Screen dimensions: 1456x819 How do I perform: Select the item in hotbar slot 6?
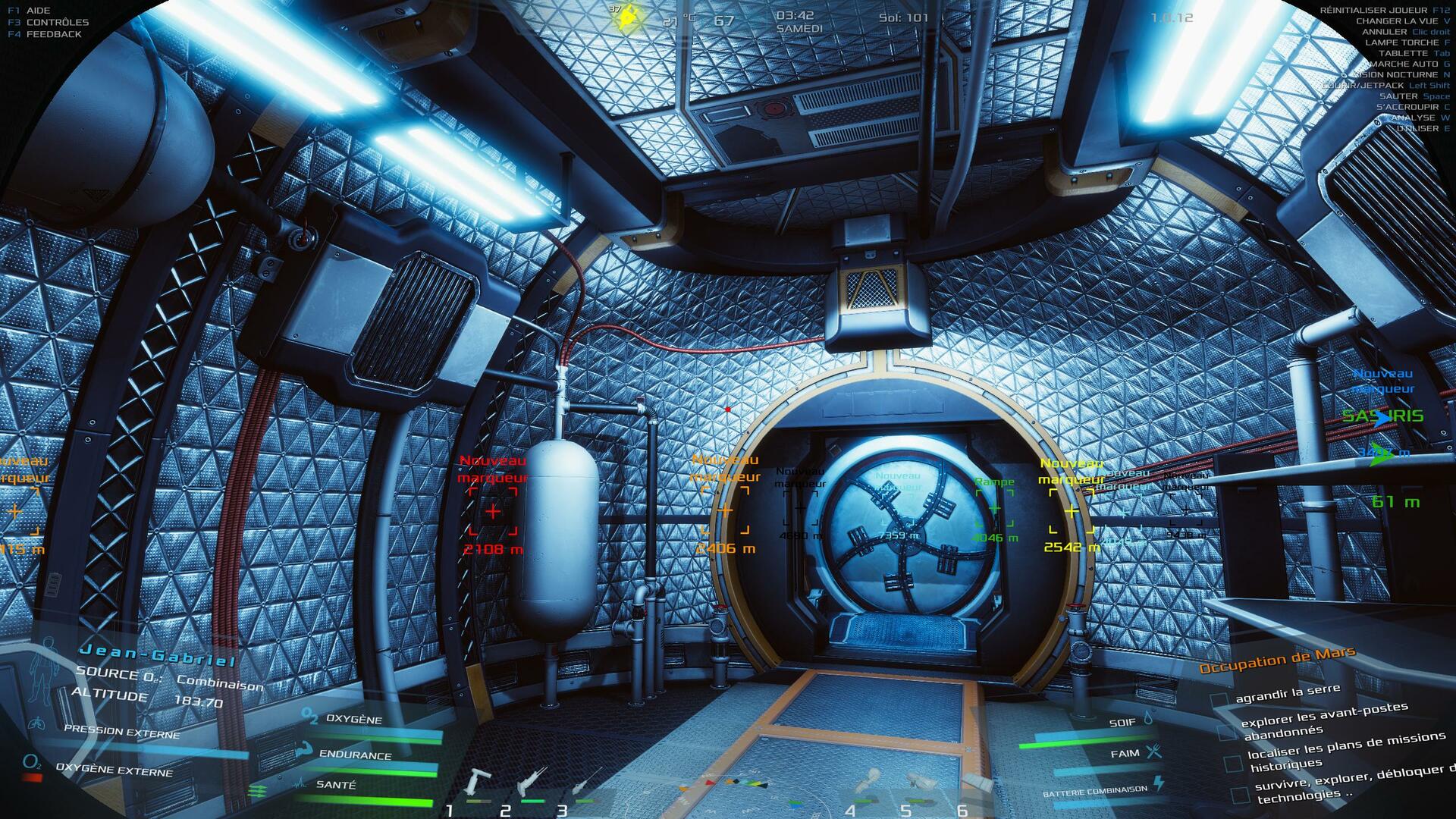[x=977, y=784]
